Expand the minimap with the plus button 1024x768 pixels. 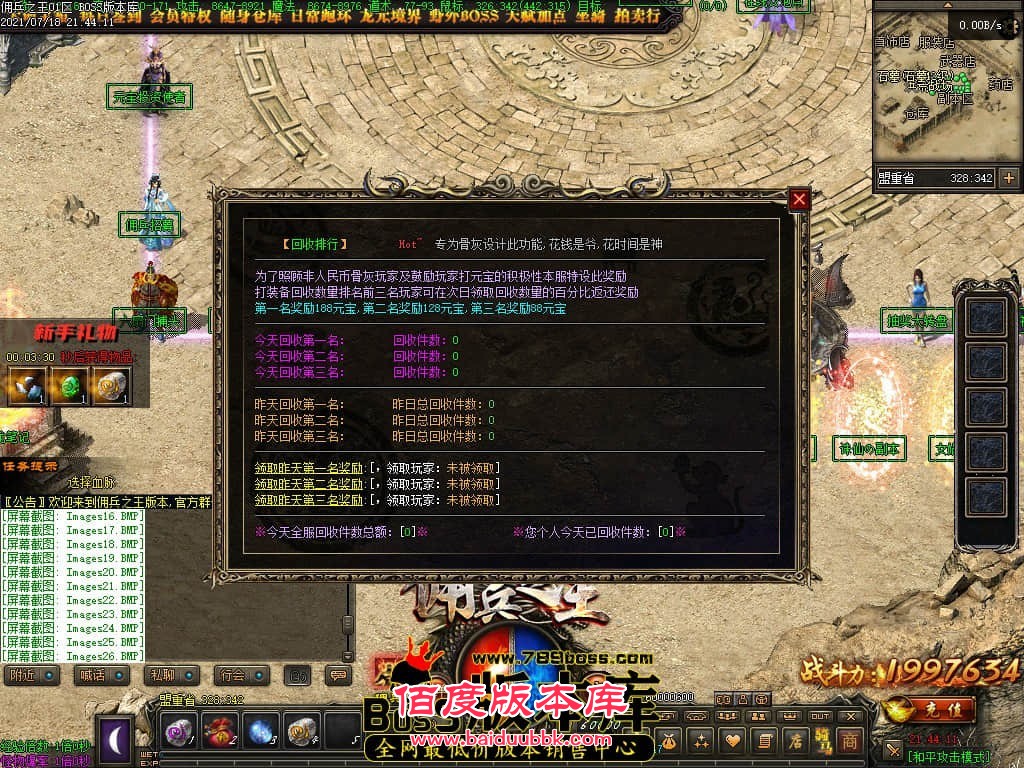tap(1008, 178)
